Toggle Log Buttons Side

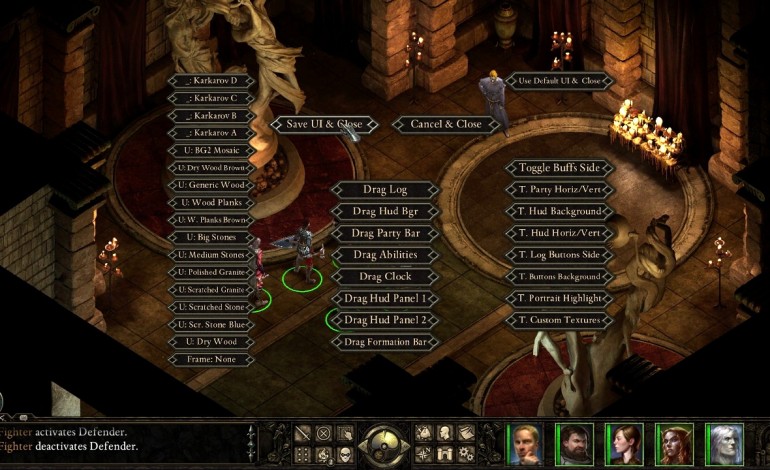(559, 255)
